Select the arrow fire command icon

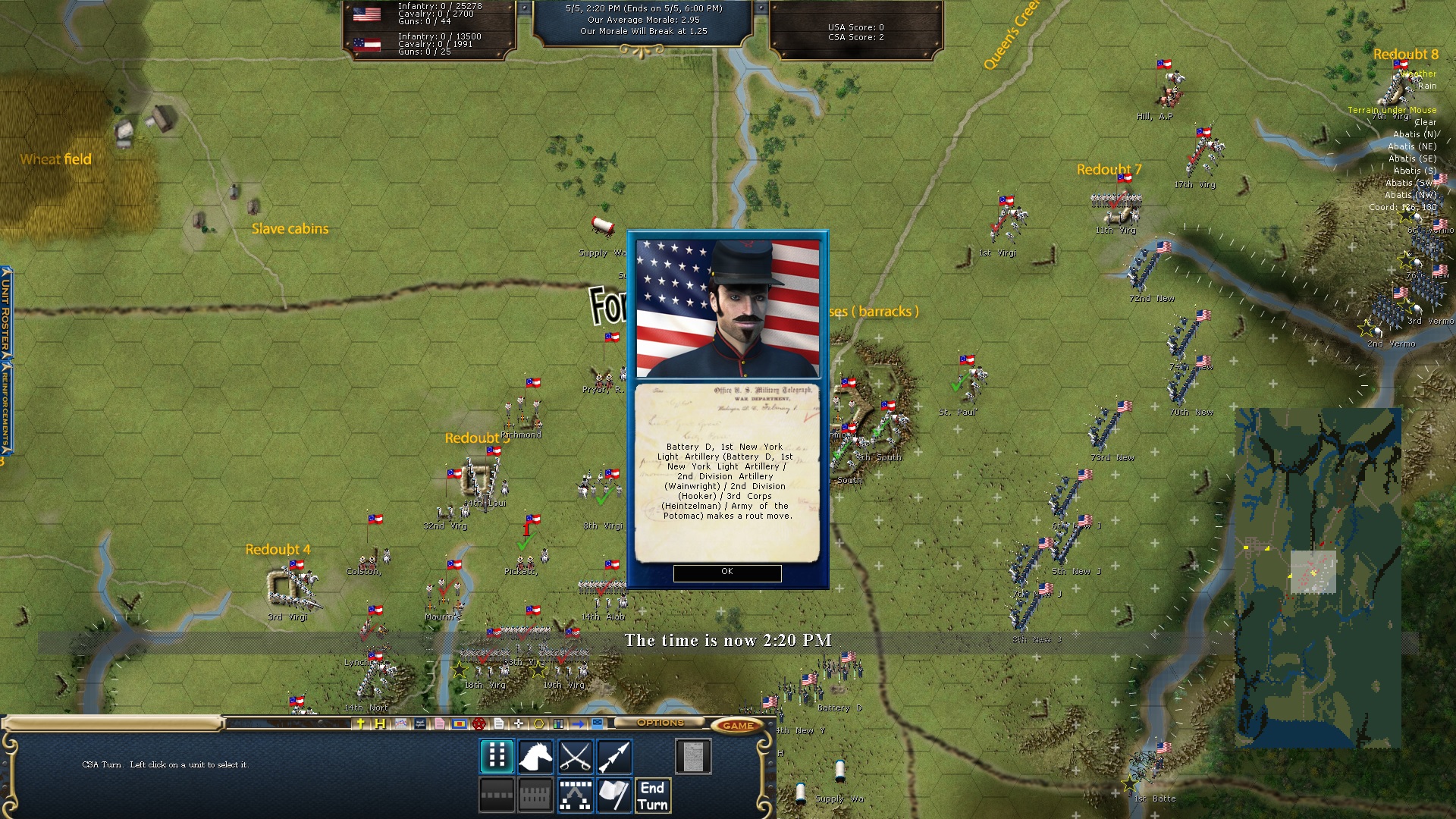[x=613, y=756]
